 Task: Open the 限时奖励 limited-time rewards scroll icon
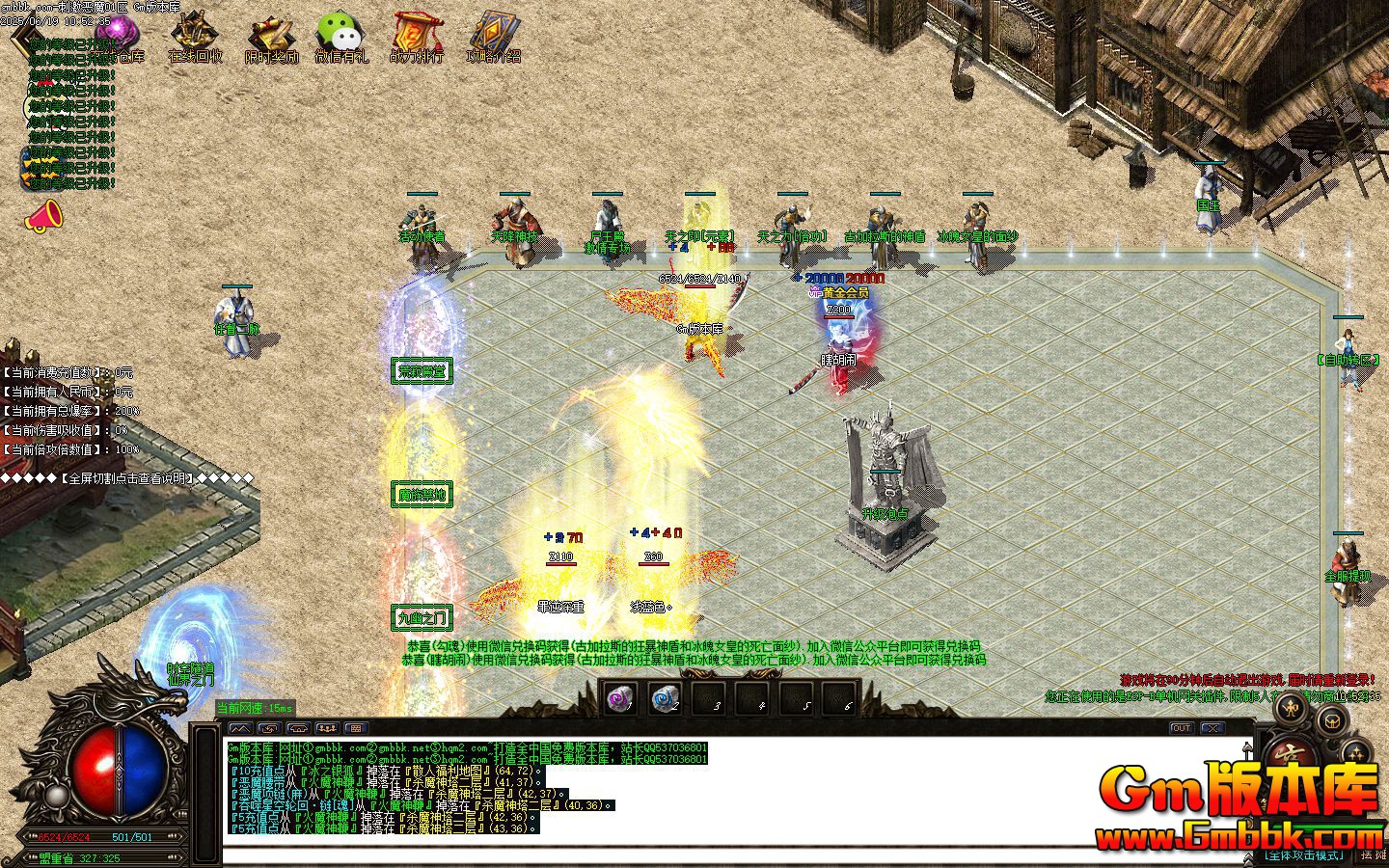click(271, 33)
